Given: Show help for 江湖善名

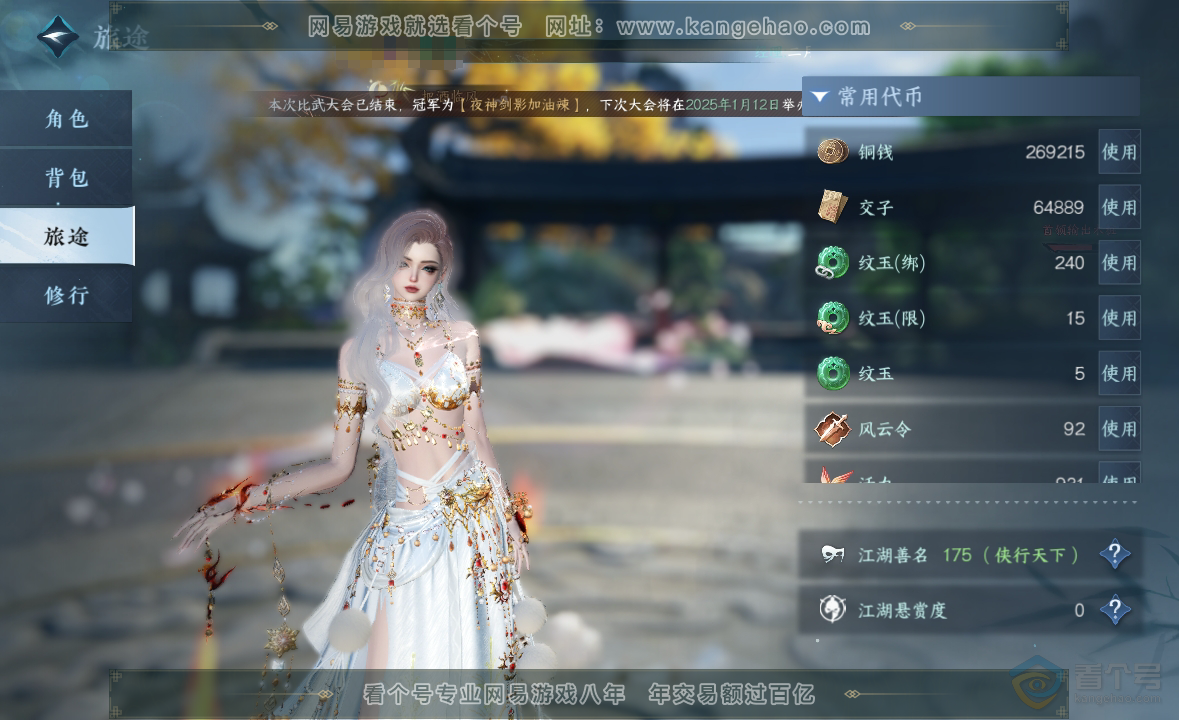Looking at the screenshot, I should [x=1115, y=554].
